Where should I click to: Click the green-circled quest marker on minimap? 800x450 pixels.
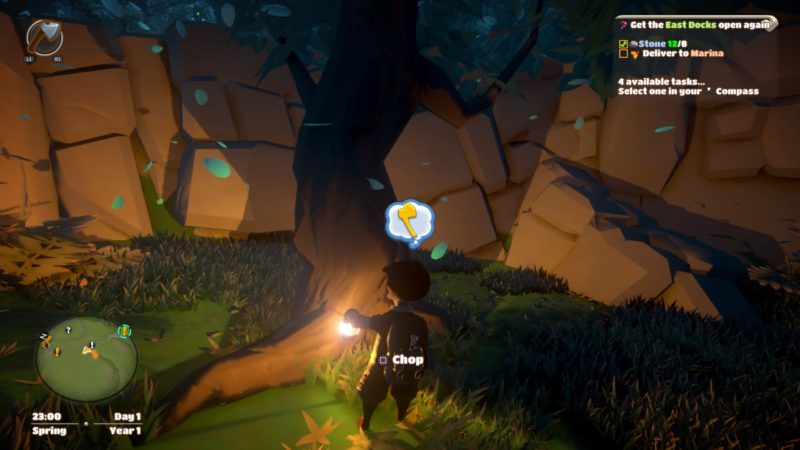(x=124, y=331)
